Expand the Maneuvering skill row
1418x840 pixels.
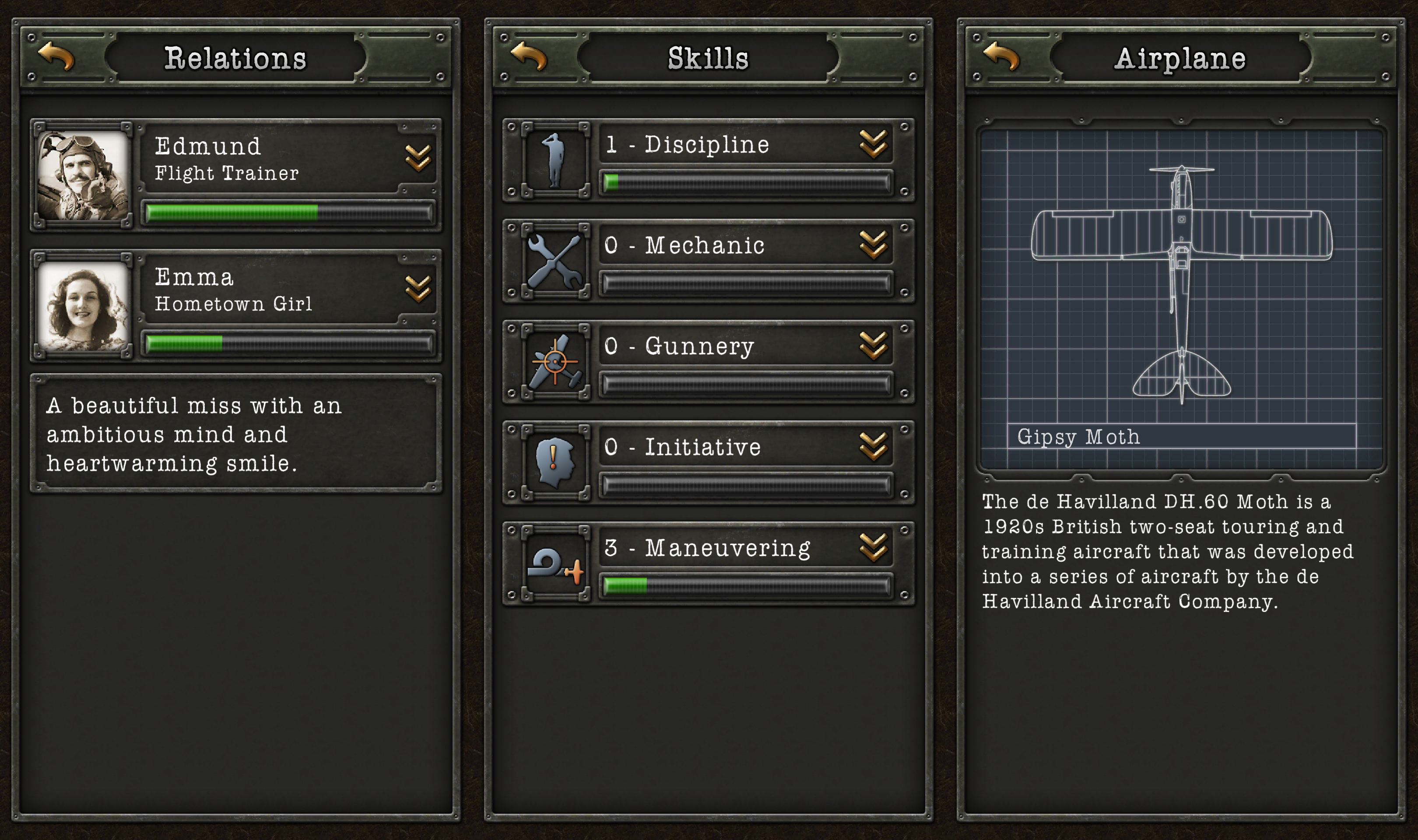[x=874, y=547]
